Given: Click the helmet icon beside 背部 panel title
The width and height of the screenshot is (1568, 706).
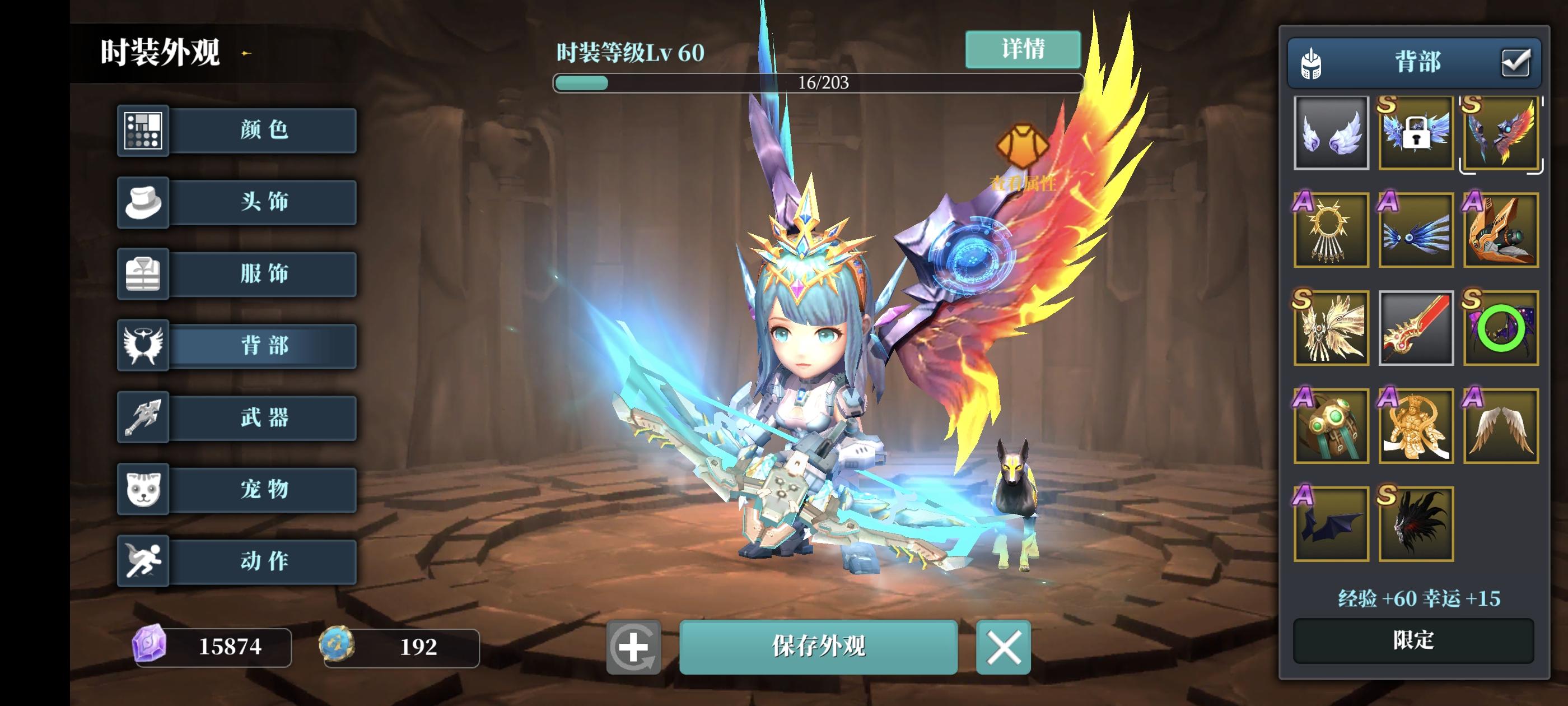Looking at the screenshot, I should pyautogui.click(x=1309, y=63).
